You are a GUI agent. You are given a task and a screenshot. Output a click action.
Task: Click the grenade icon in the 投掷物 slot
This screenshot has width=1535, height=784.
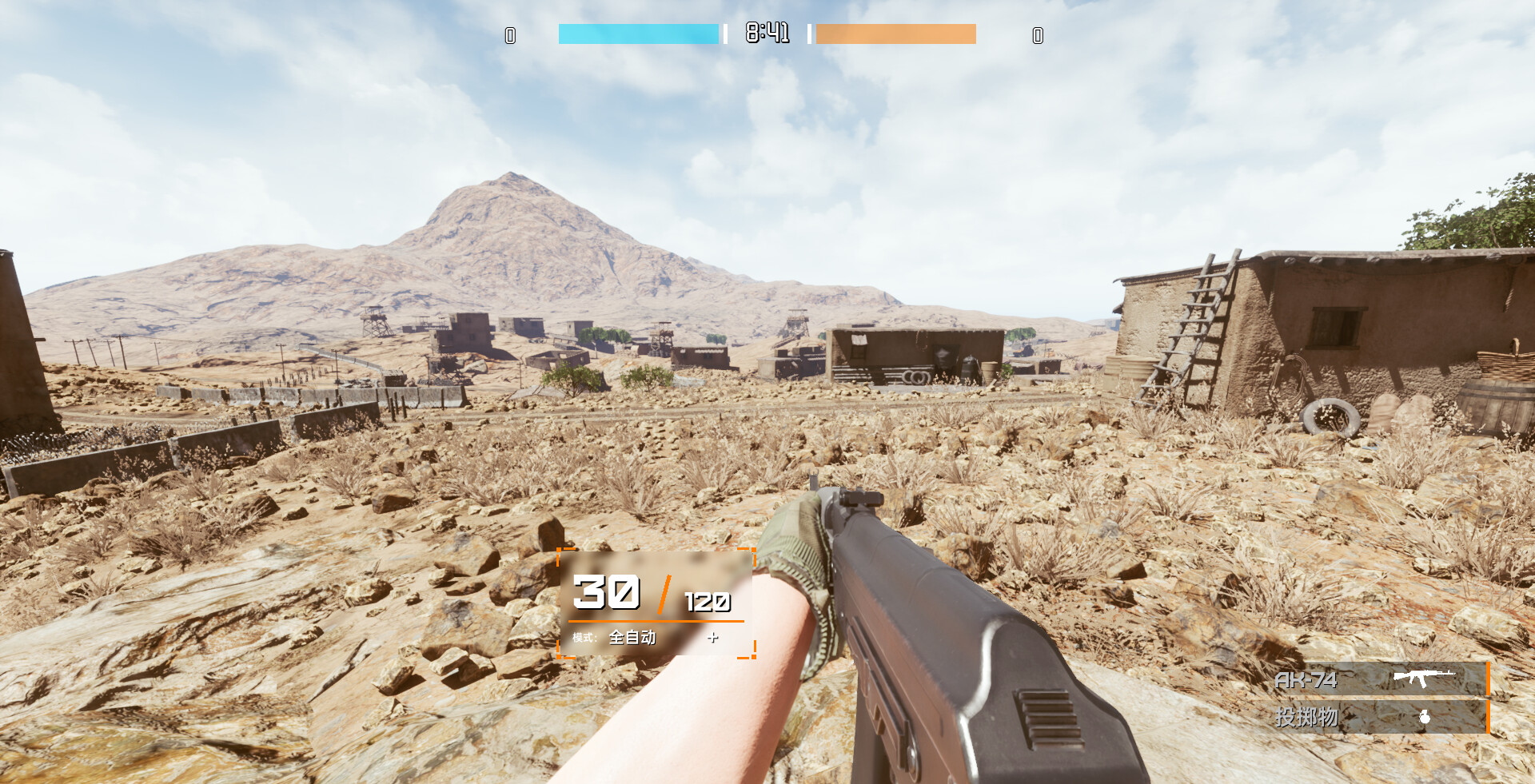pos(1425,717)
